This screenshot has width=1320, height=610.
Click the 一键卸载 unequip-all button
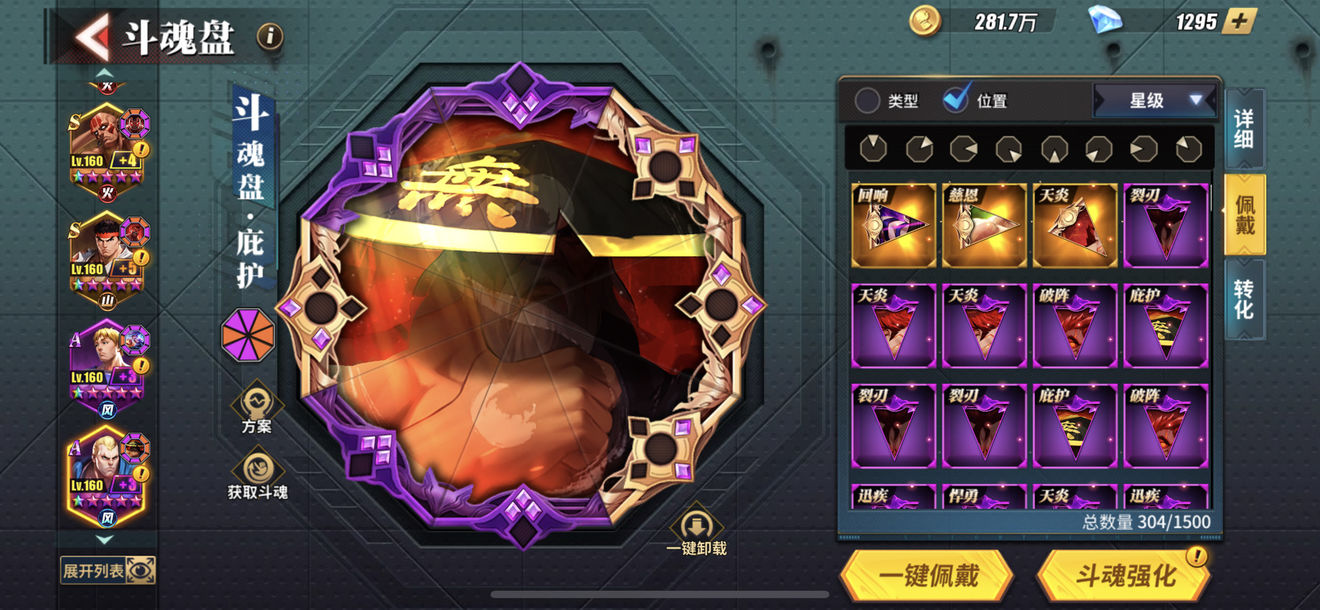pyautogui.click(x=696, y=532)
